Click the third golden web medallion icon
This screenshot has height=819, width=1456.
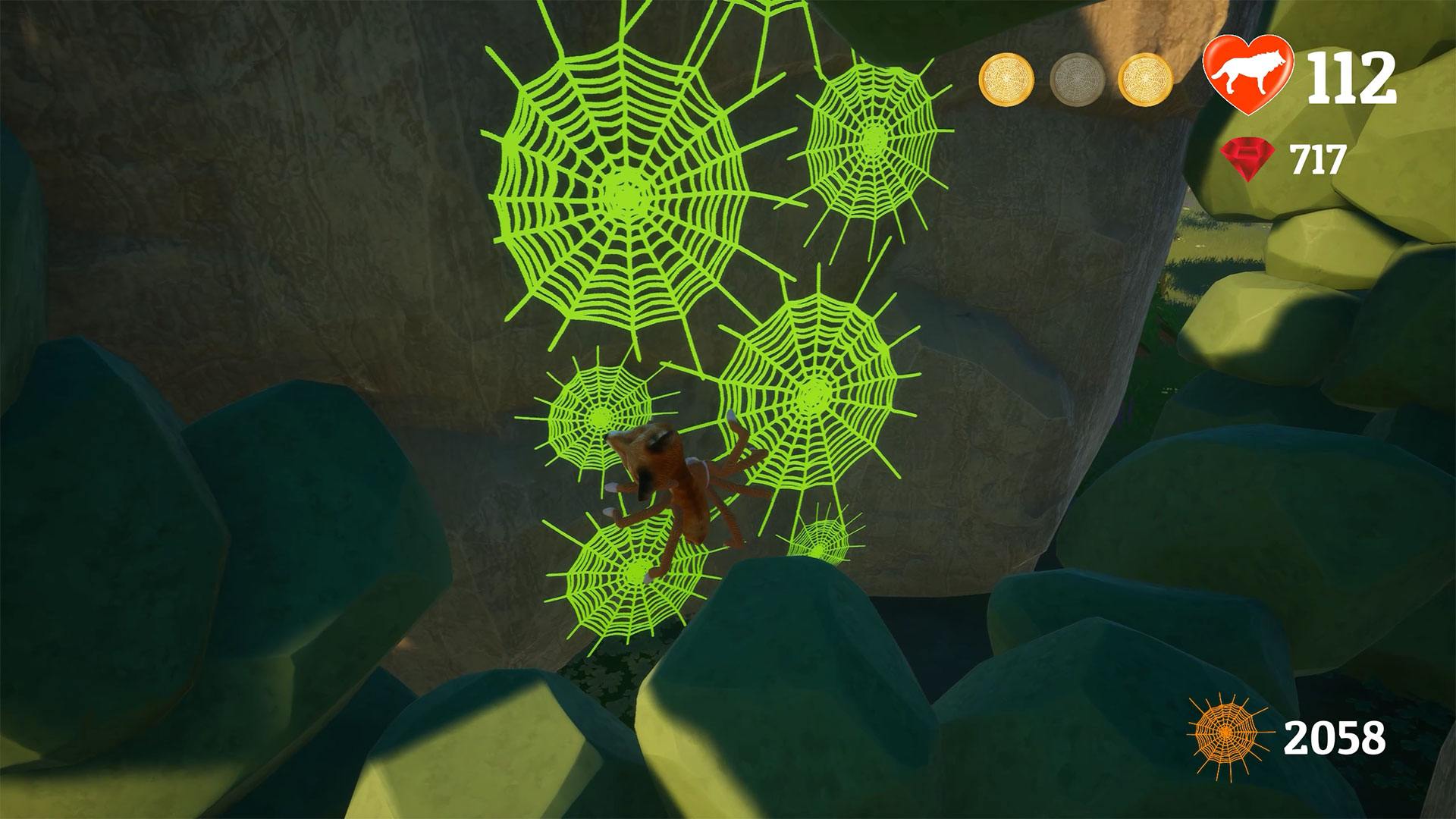click(x=1145, y=78)
